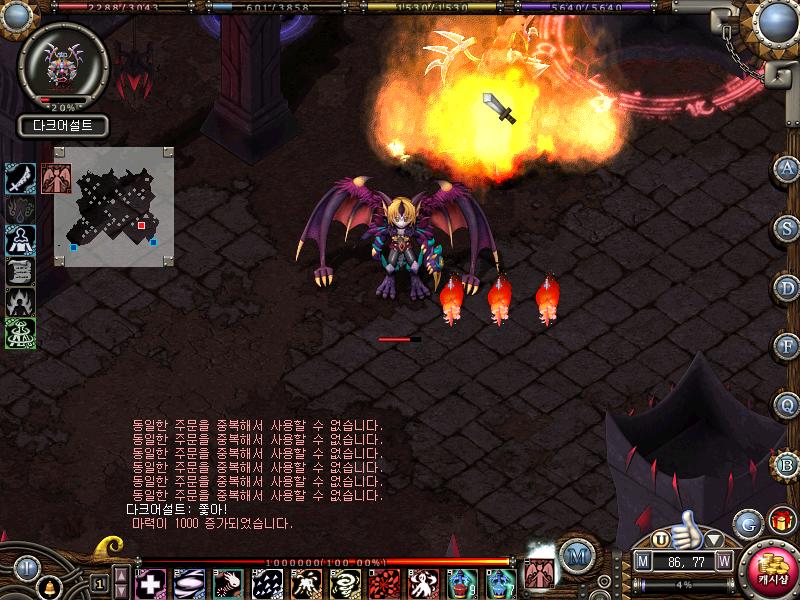Click the round D menu button
The image size is (800, 600).
coord(788,286)
